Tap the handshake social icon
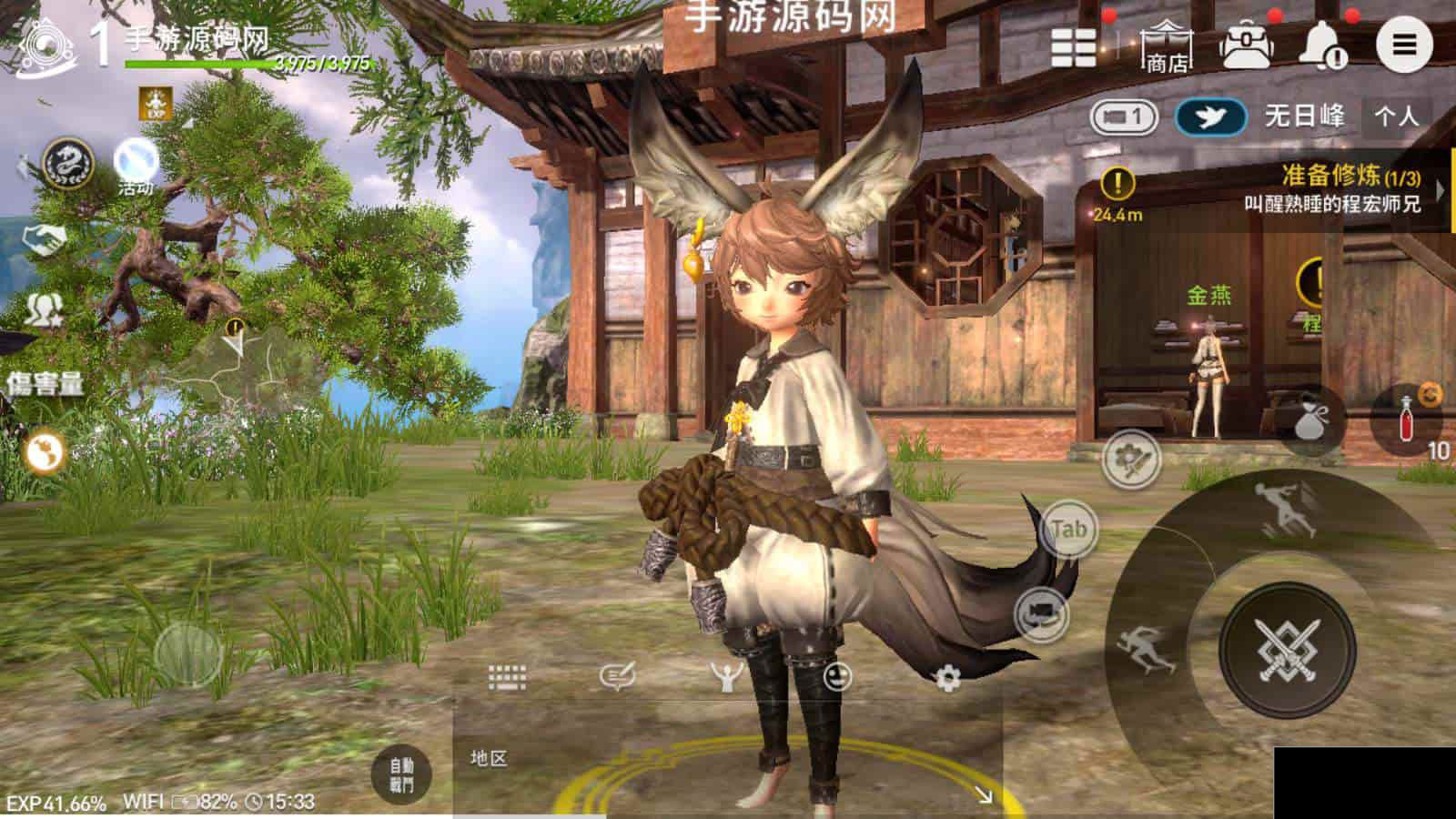The width and height of the screenshot is (1456, 819). click(x=45, y=239)
